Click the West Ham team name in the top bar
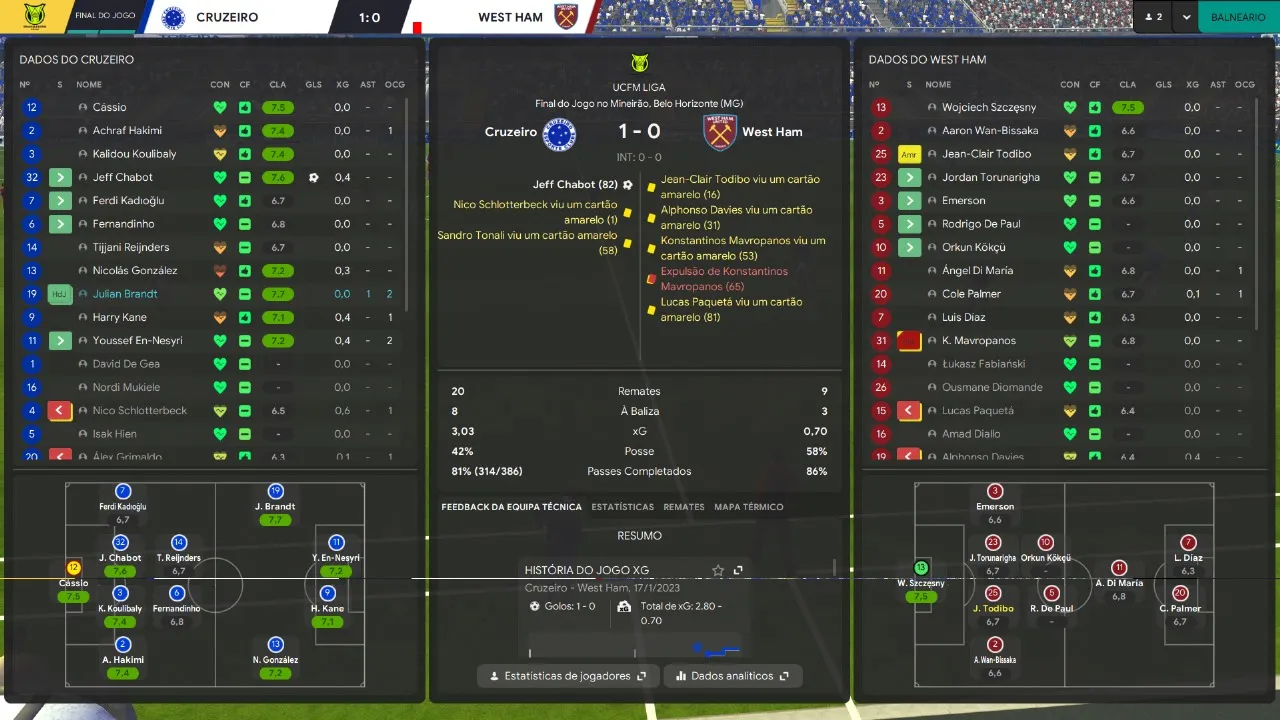The height and width of the screenshot is (720, 1280). point(510,17)
